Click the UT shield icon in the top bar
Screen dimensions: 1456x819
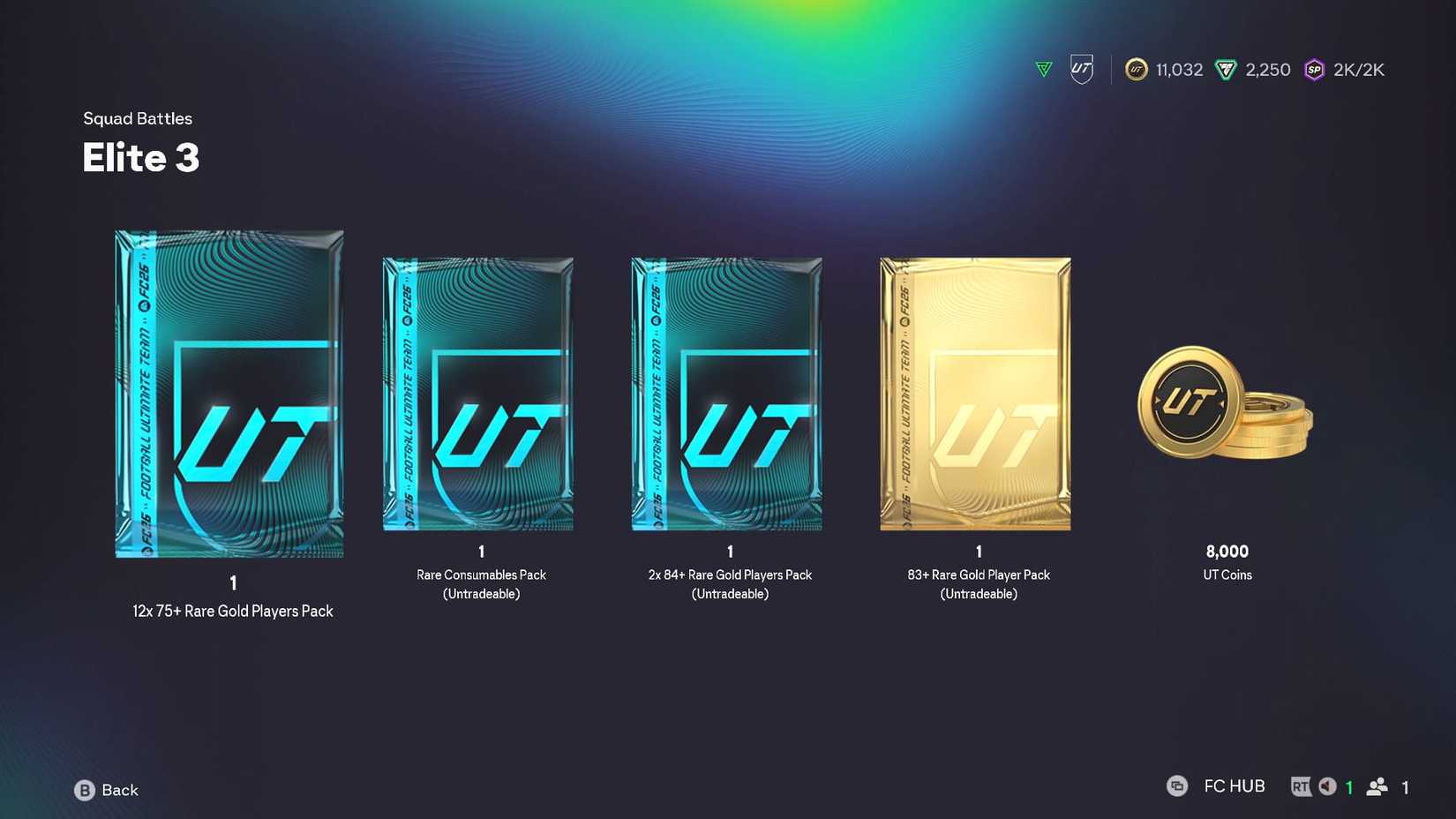(x=1080, y=67)
